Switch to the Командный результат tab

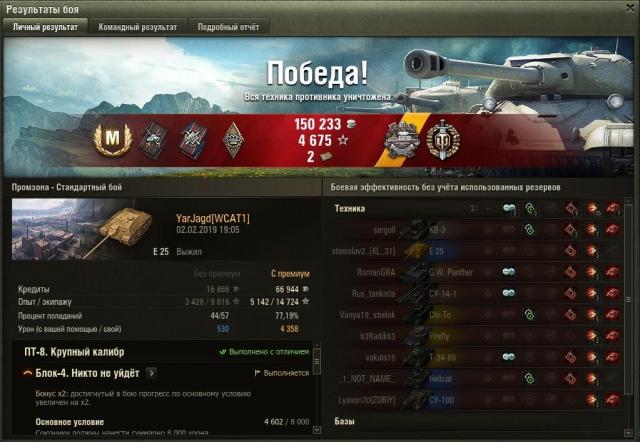pos(138,28)
